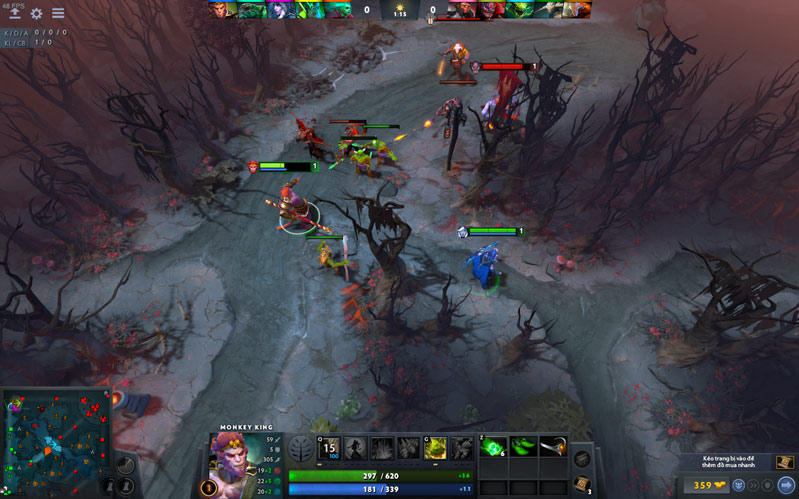Cast the Boundless Strike ability on cooldown

330,448
